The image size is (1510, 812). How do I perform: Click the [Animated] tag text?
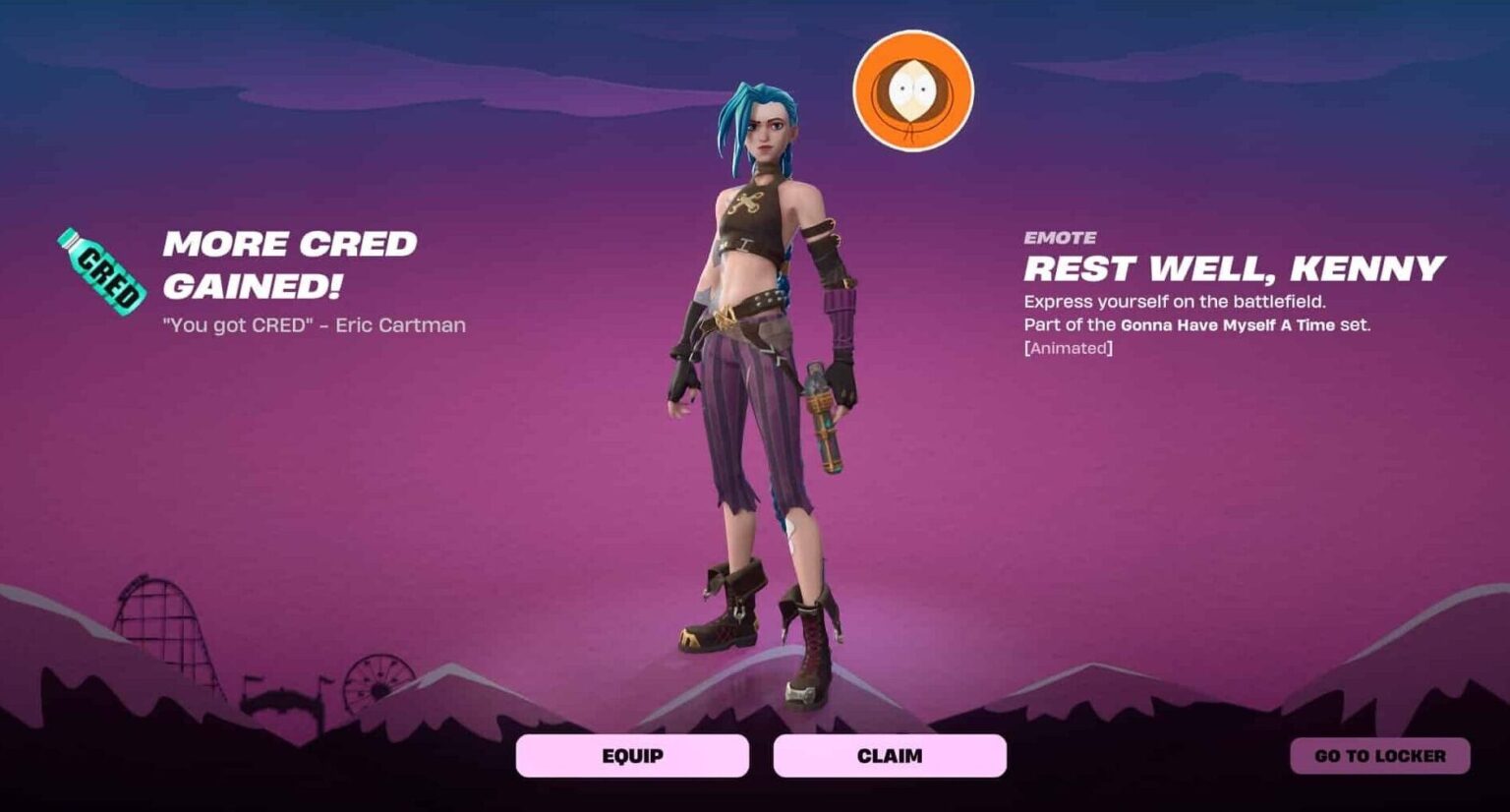pos(1069,346)
